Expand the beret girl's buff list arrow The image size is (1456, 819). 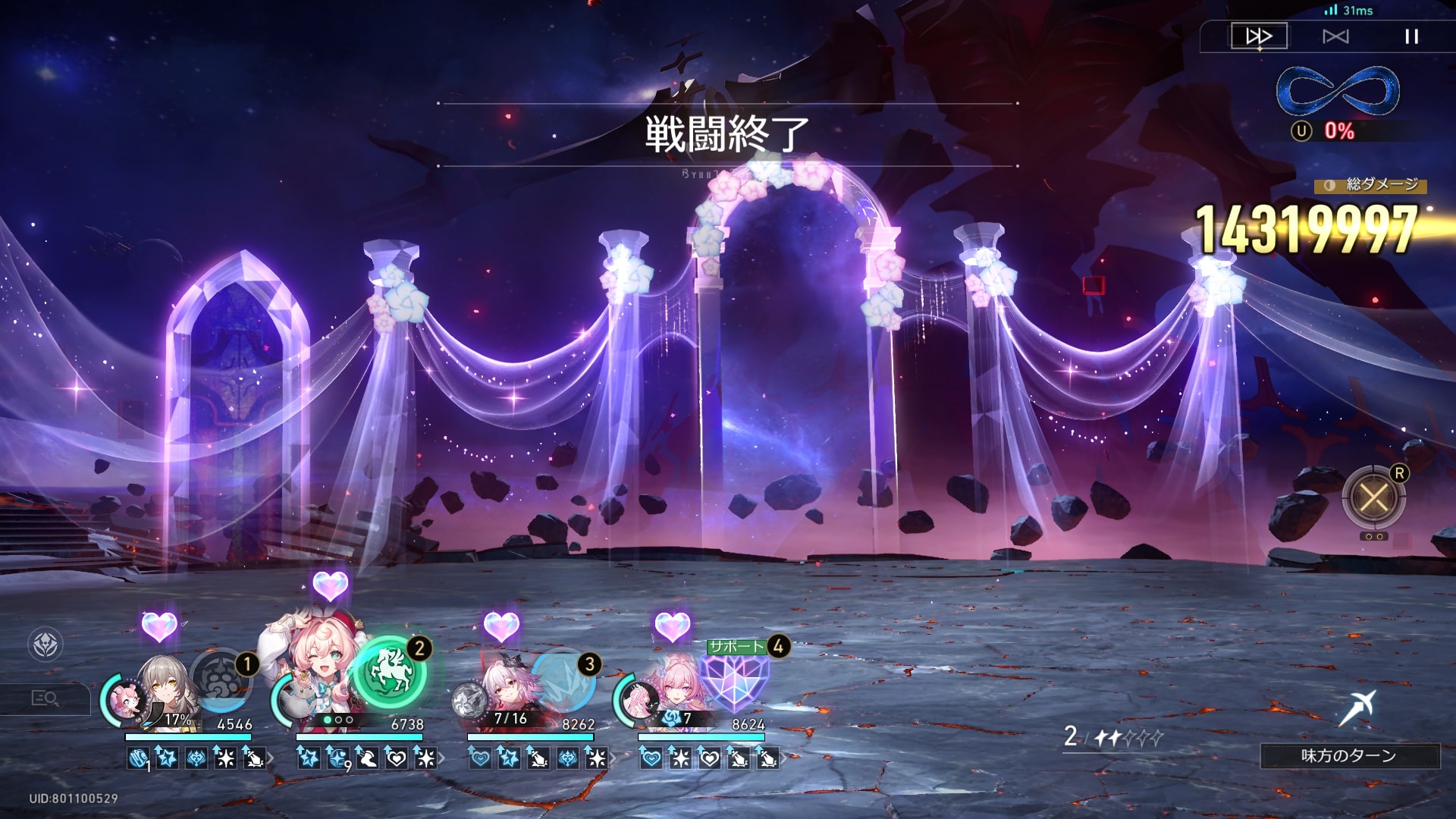(x=442, y=758)
